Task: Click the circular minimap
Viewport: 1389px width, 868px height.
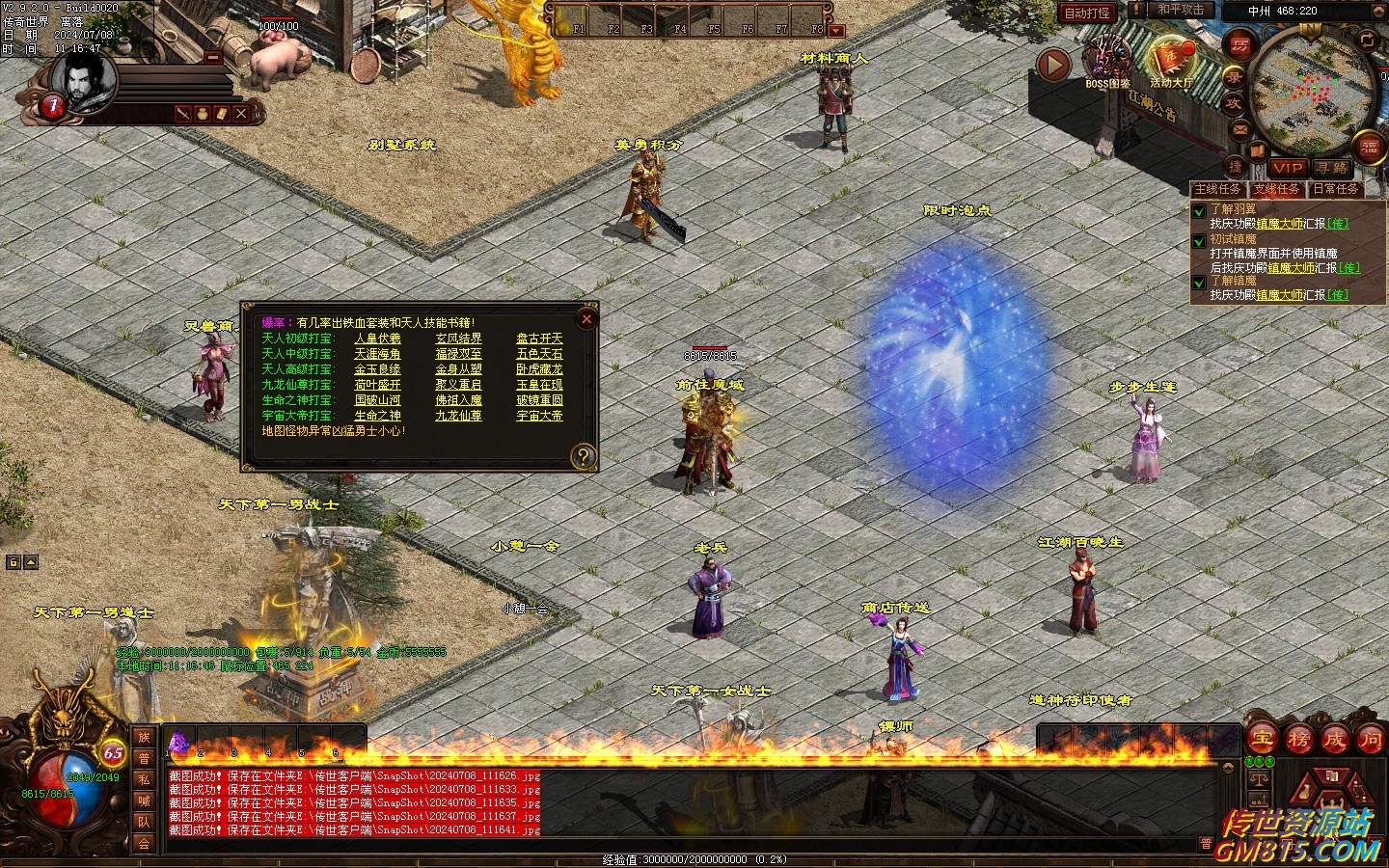Action: tap(1313, 90)
